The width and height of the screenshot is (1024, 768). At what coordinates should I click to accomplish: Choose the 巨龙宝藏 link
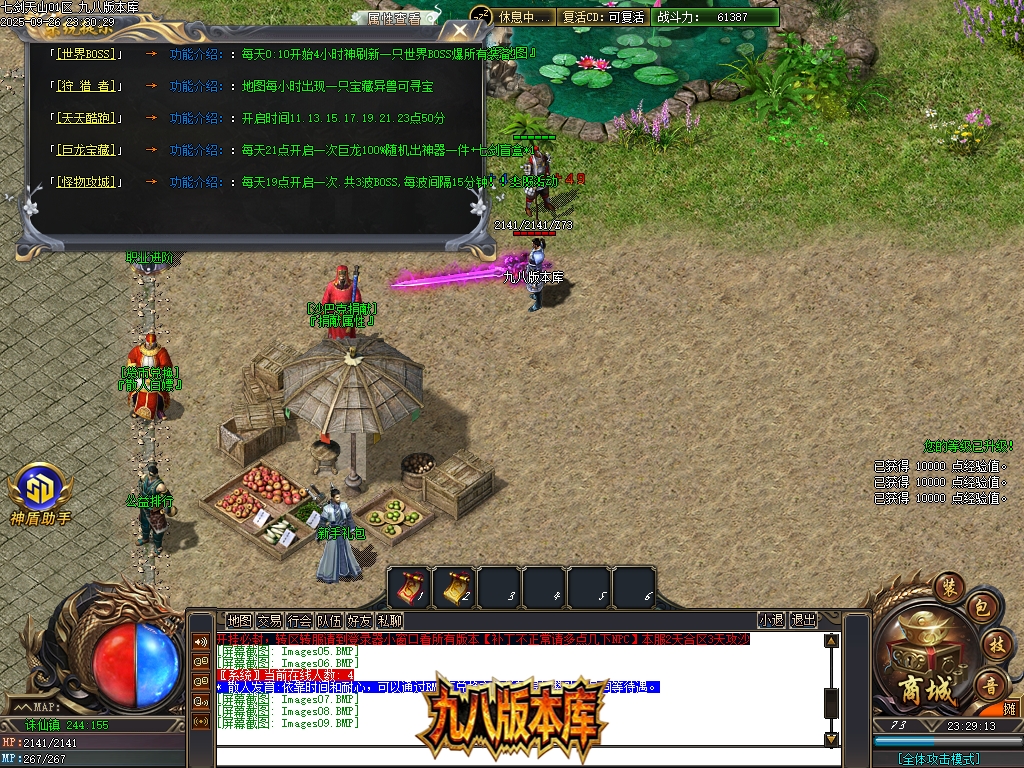(85, 150)
